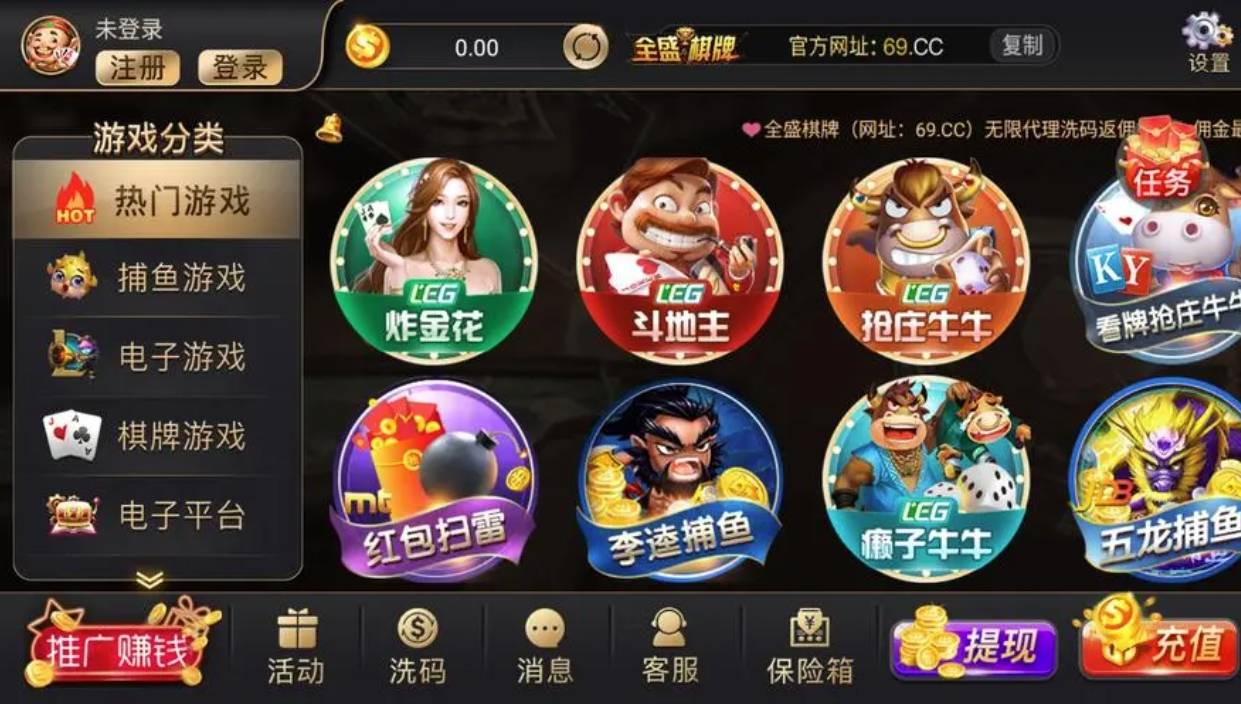1241x704 pixels.
Task: Choose the 电子游戏 category
Action: pos(158,357)
